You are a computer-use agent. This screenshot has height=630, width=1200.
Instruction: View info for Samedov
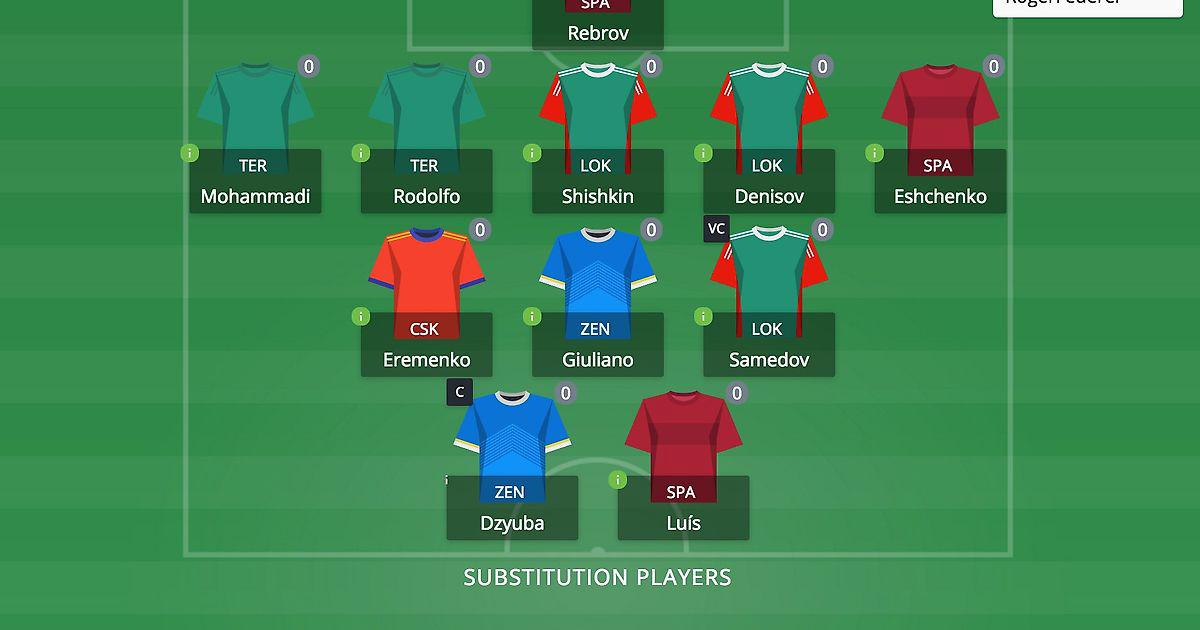tap(702, 316)
